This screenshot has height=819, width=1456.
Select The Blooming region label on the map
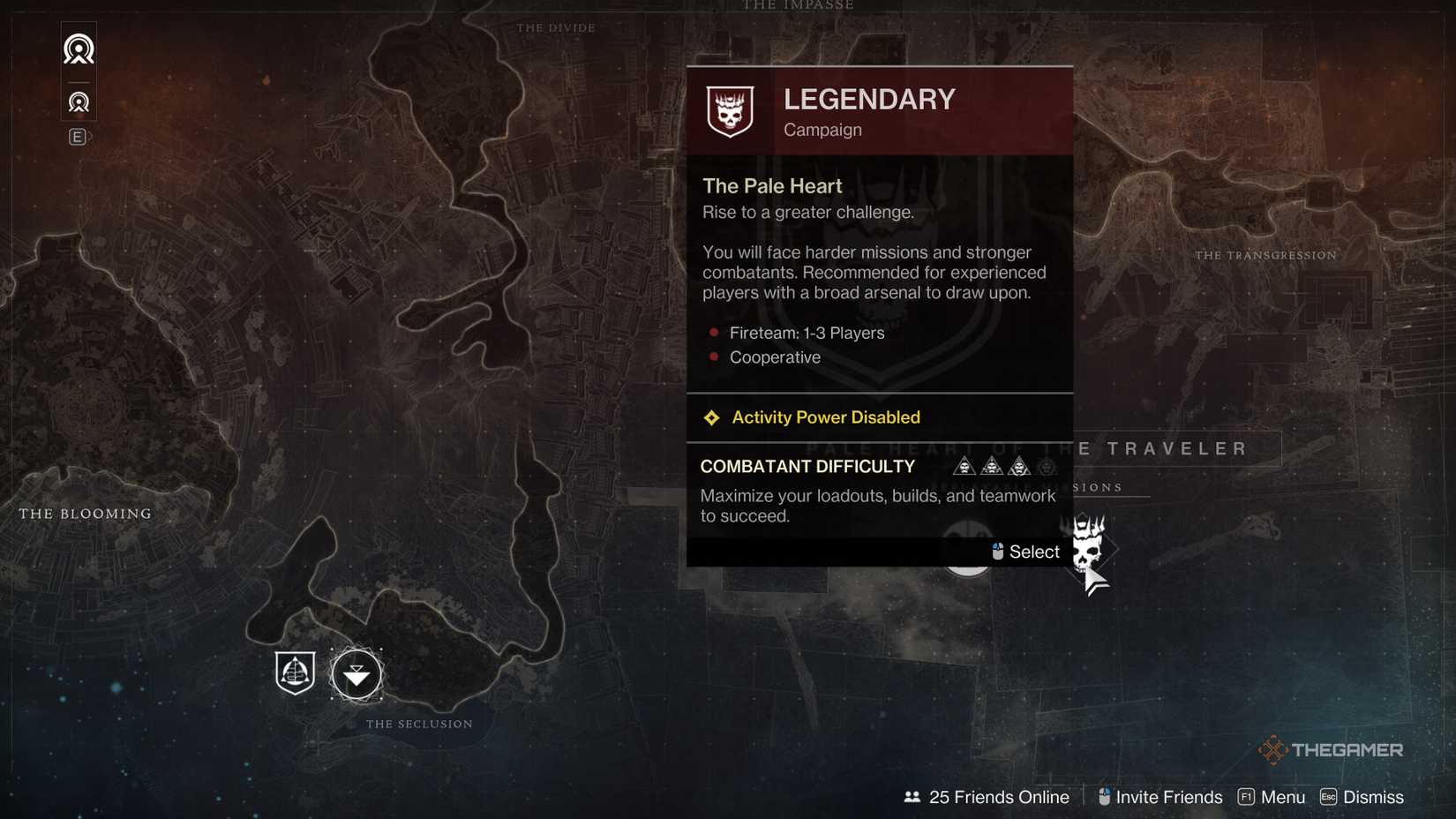click(85, 513)
